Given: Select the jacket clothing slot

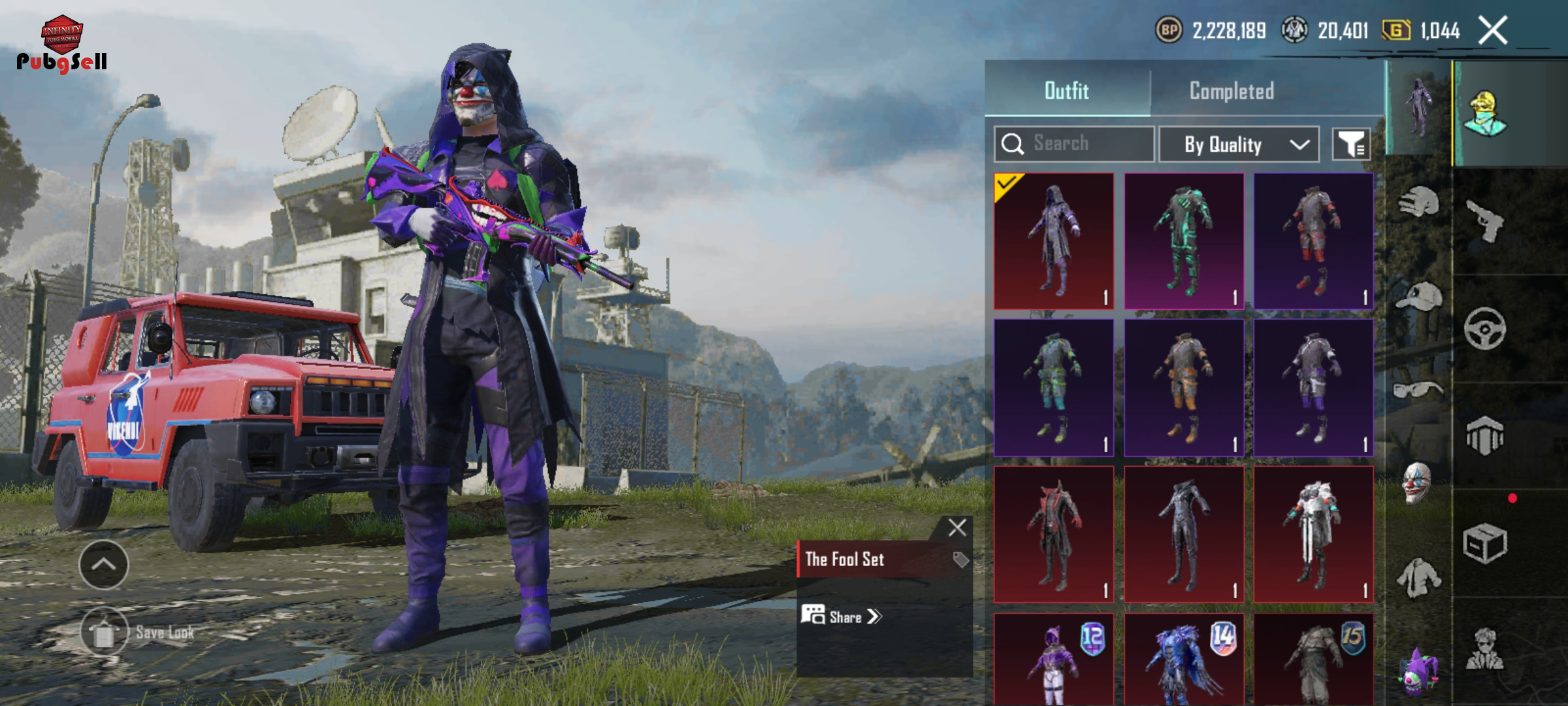Looking at the screenshot, I should [1418, 577].
